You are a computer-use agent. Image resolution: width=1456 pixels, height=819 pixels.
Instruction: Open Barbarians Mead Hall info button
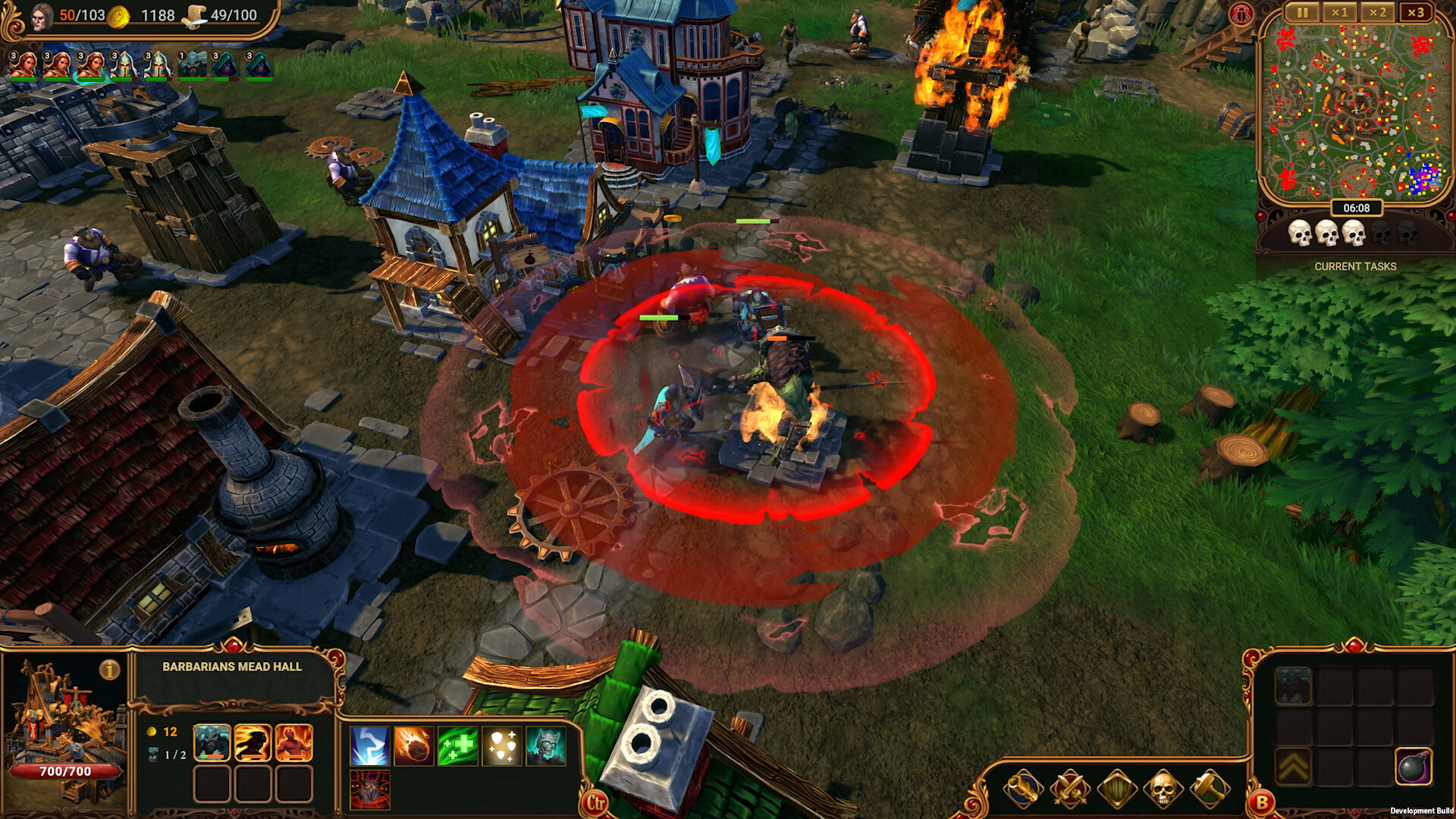pyautogui.click(x=110, y=670)
